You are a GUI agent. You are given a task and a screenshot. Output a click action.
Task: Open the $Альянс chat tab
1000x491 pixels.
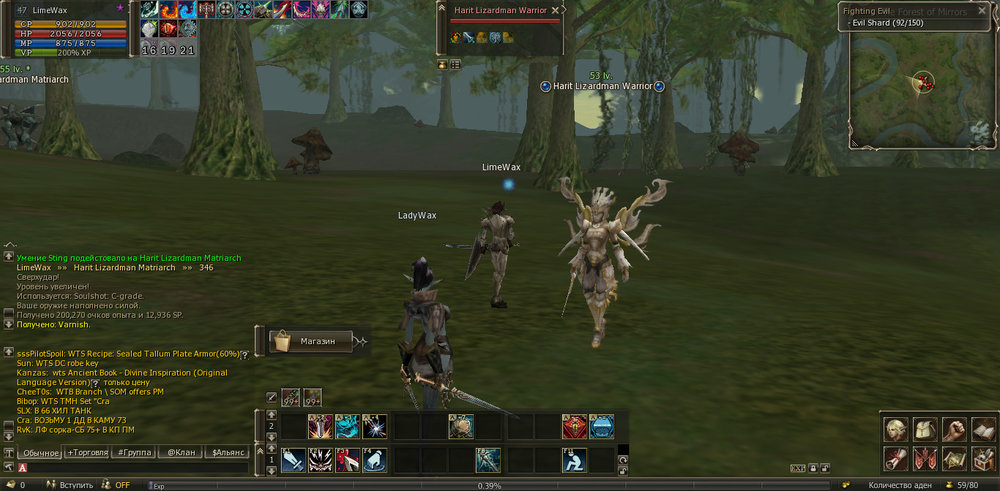click(x=228, y=453)
